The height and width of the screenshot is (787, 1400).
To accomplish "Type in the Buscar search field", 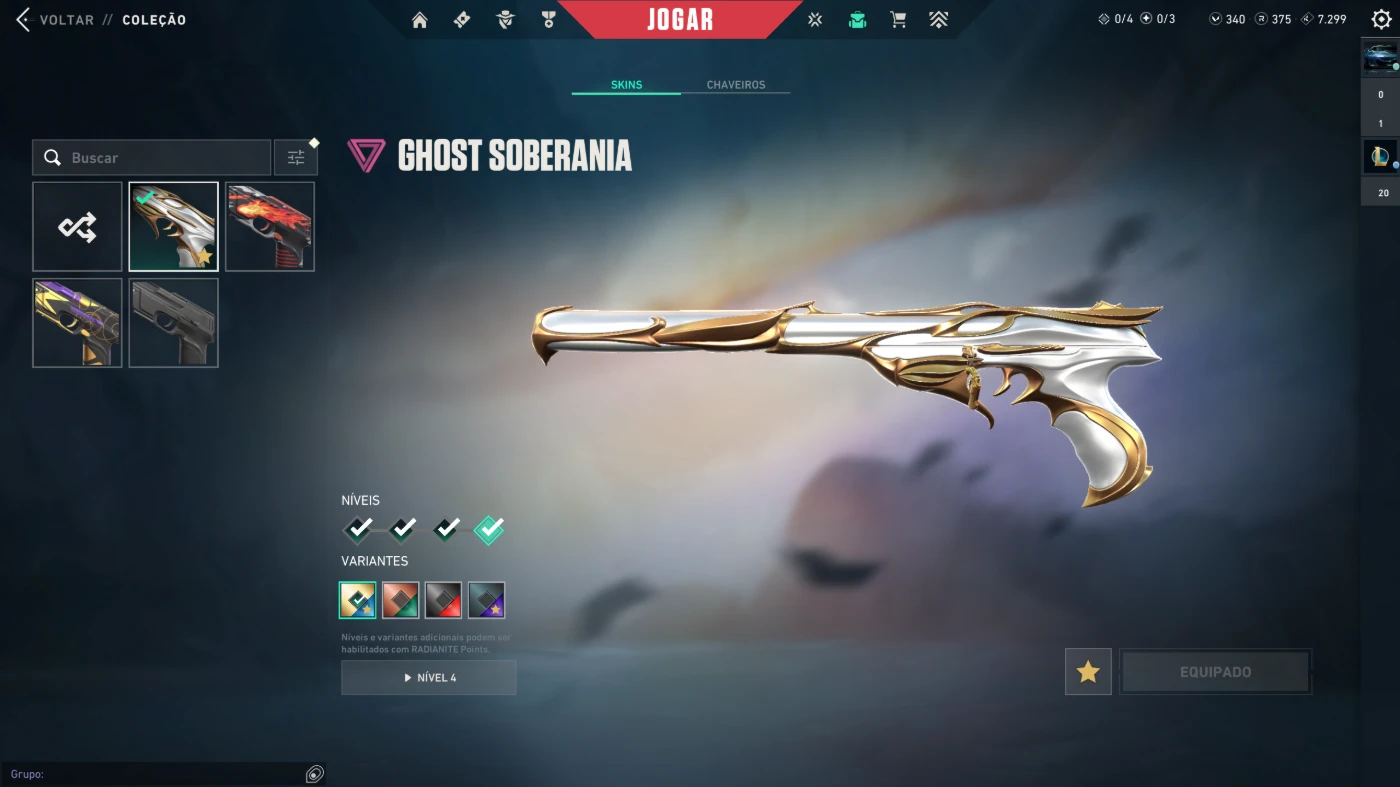I will click(x=165, y=158).
